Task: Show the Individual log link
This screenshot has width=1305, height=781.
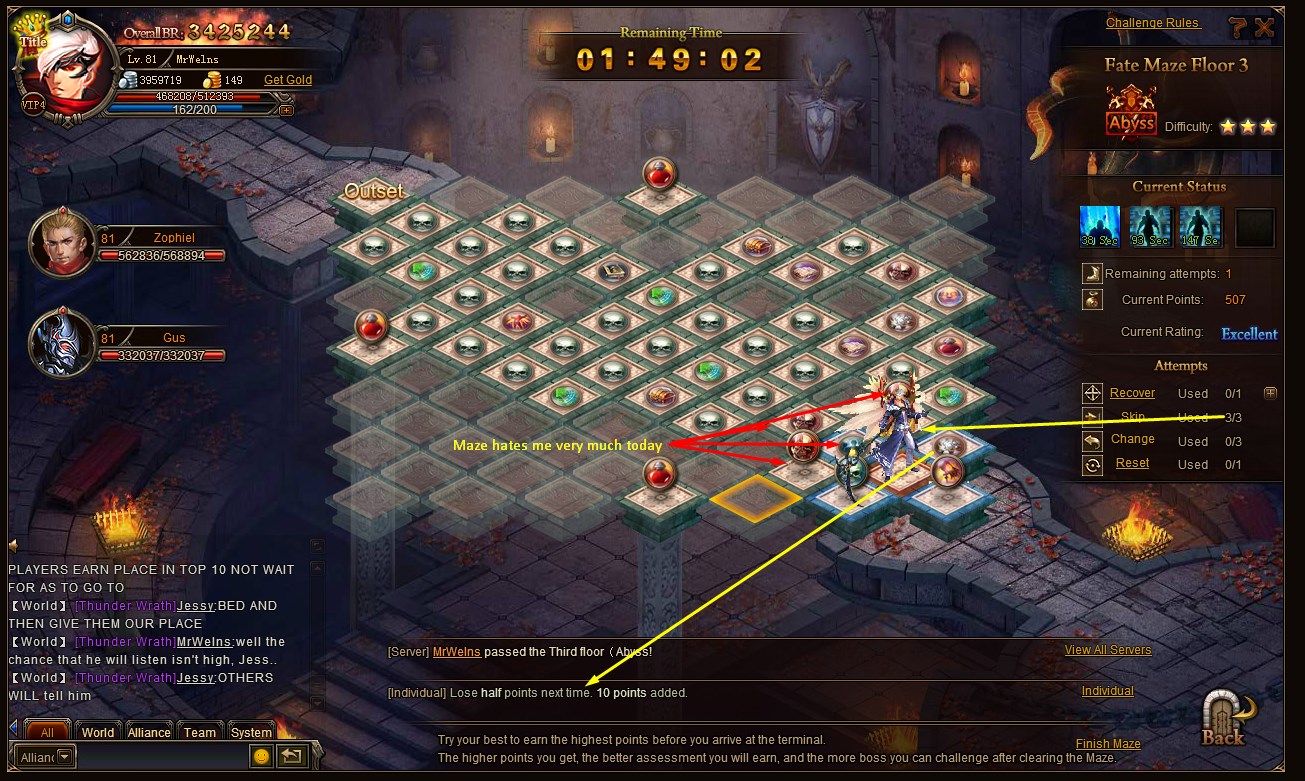Action: (1108, 691)
